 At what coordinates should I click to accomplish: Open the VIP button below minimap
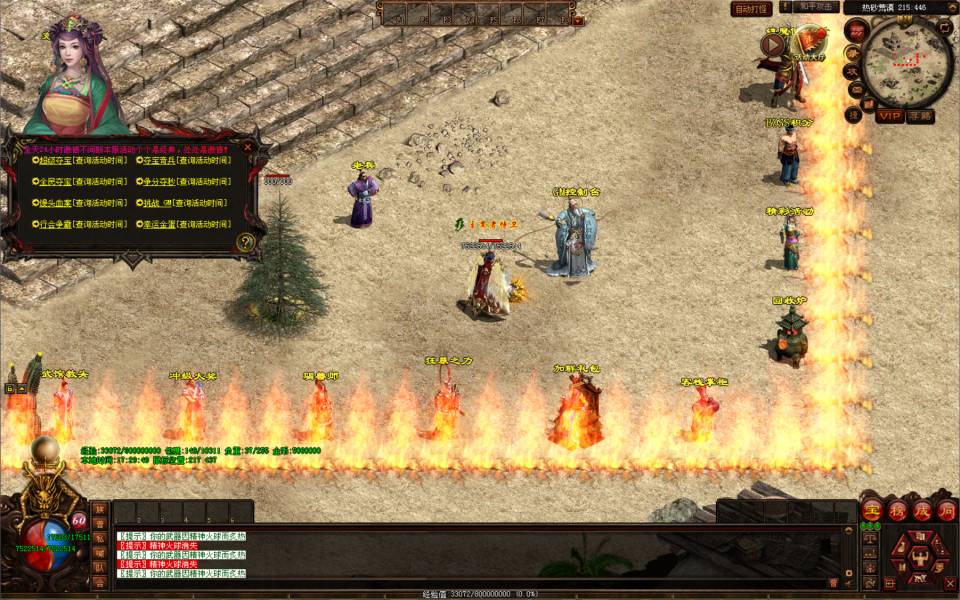click(889, 116)
